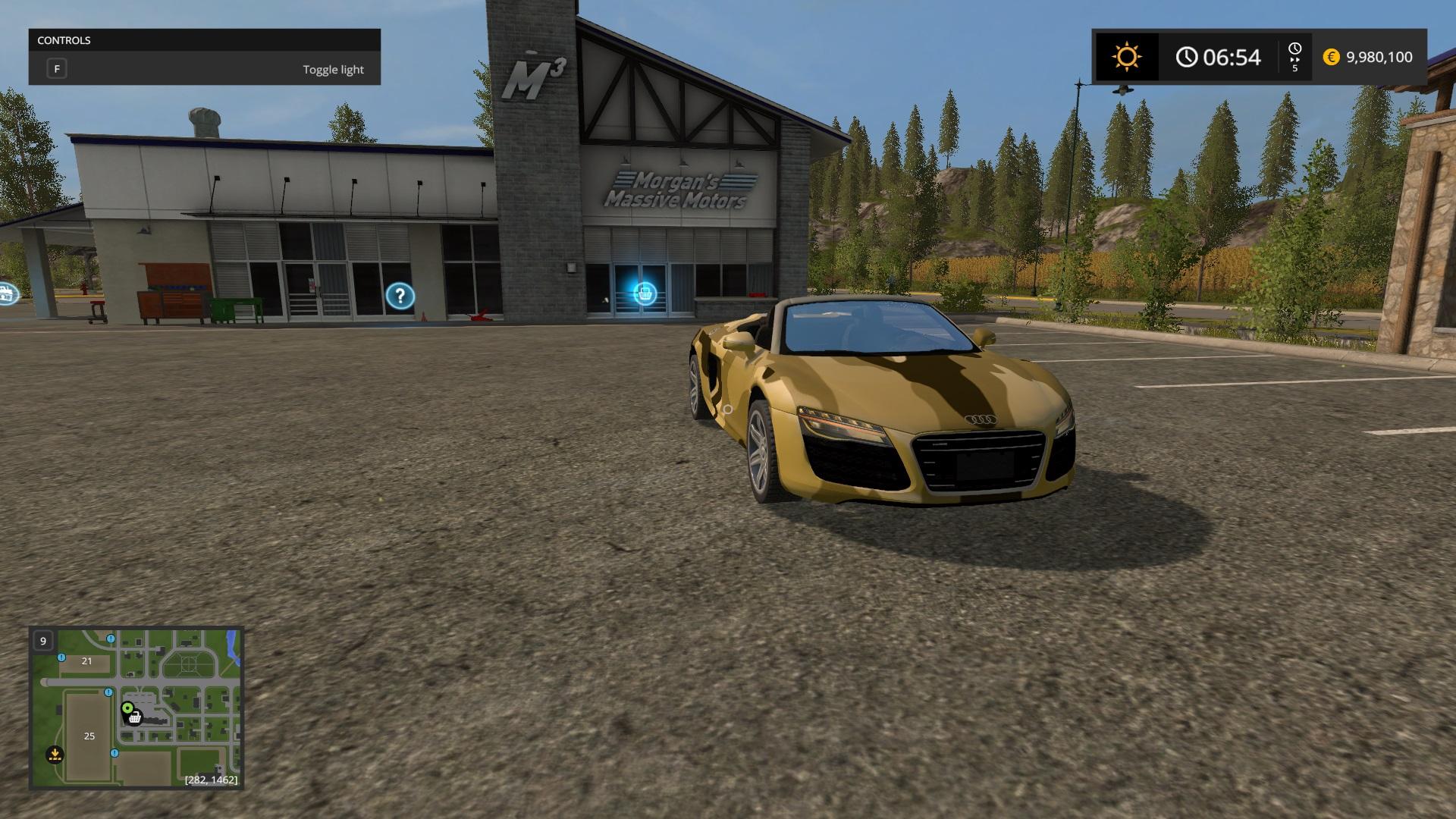
Task: Click the yellow unloading point map marker
Action: 55,755
